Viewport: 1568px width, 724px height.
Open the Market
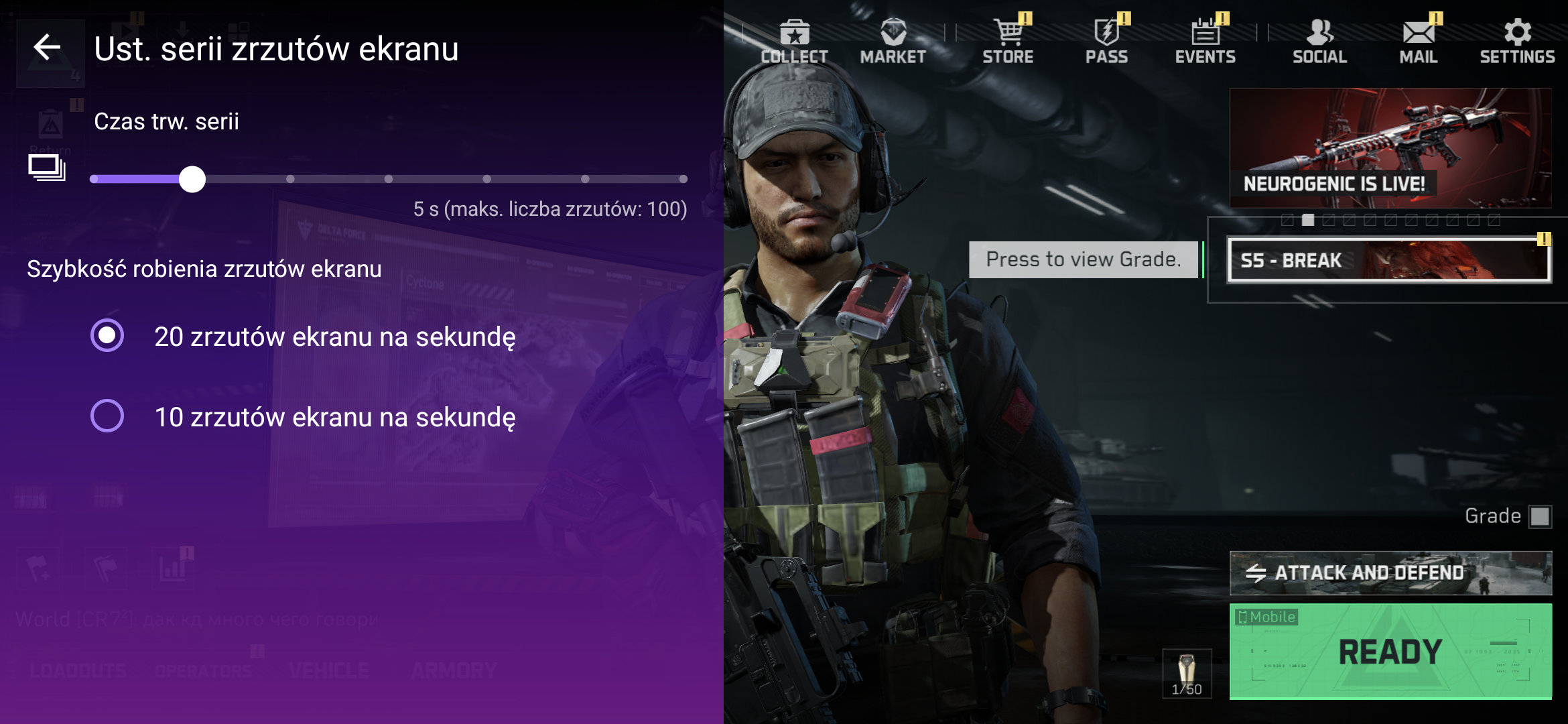pyautogui.click(x=893, y=42)
